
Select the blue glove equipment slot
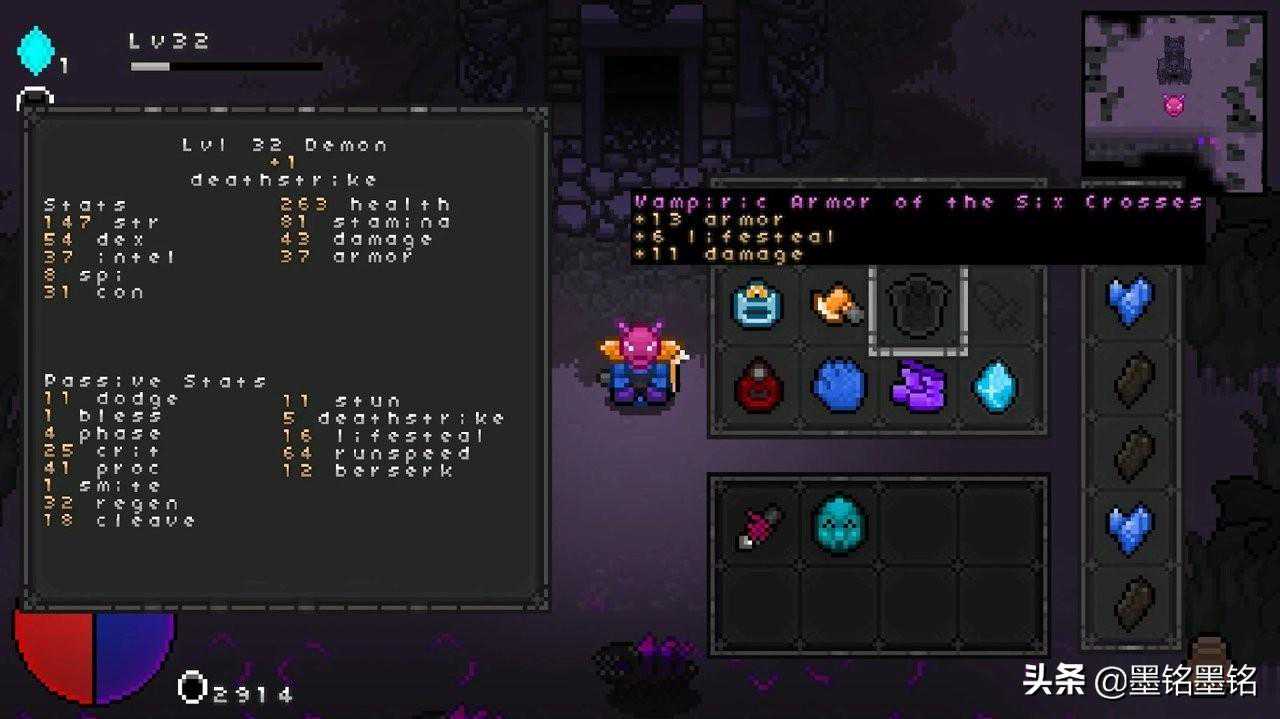(837, 386)
